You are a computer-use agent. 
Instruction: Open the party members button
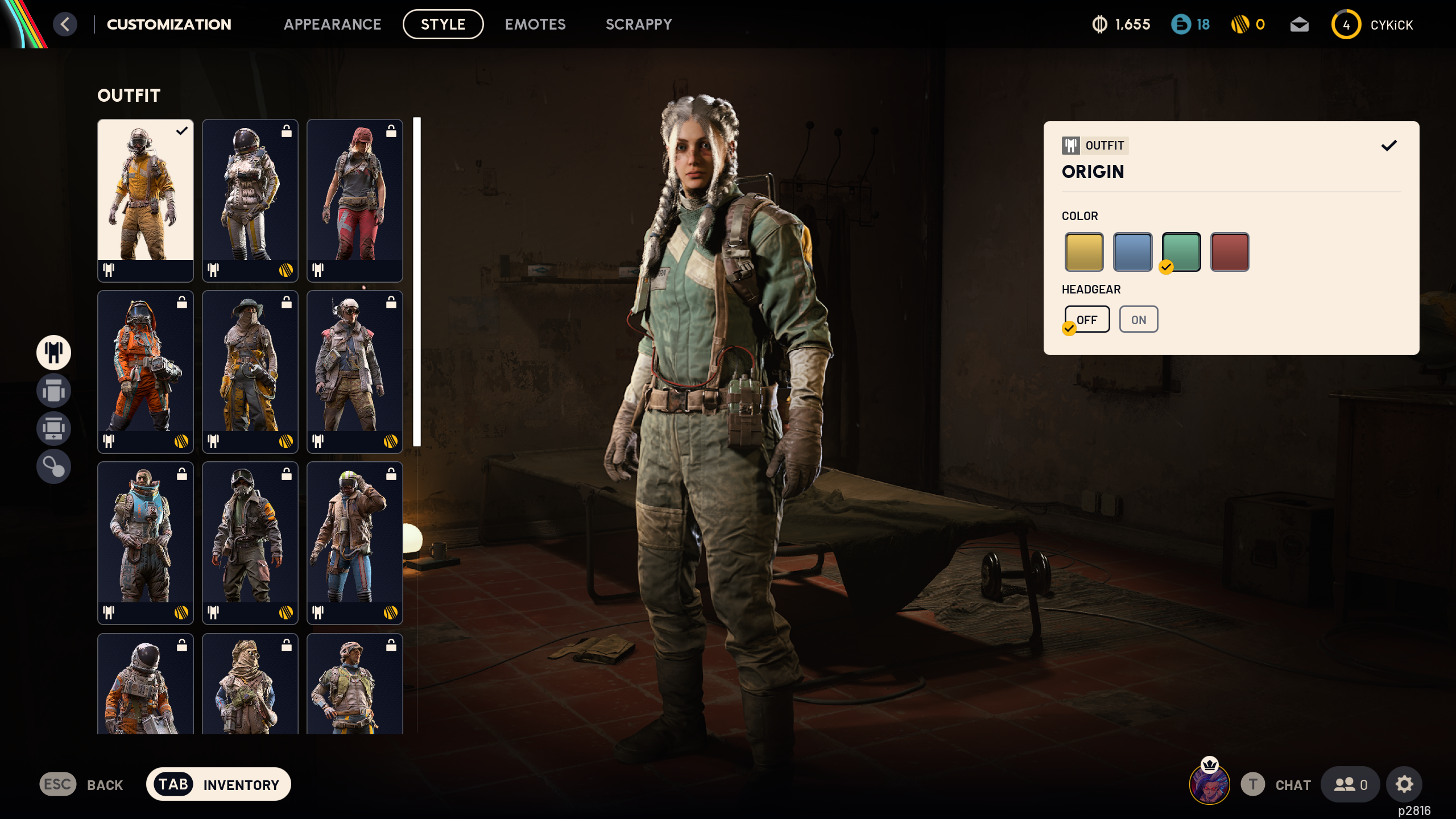tap(1350, 785)
